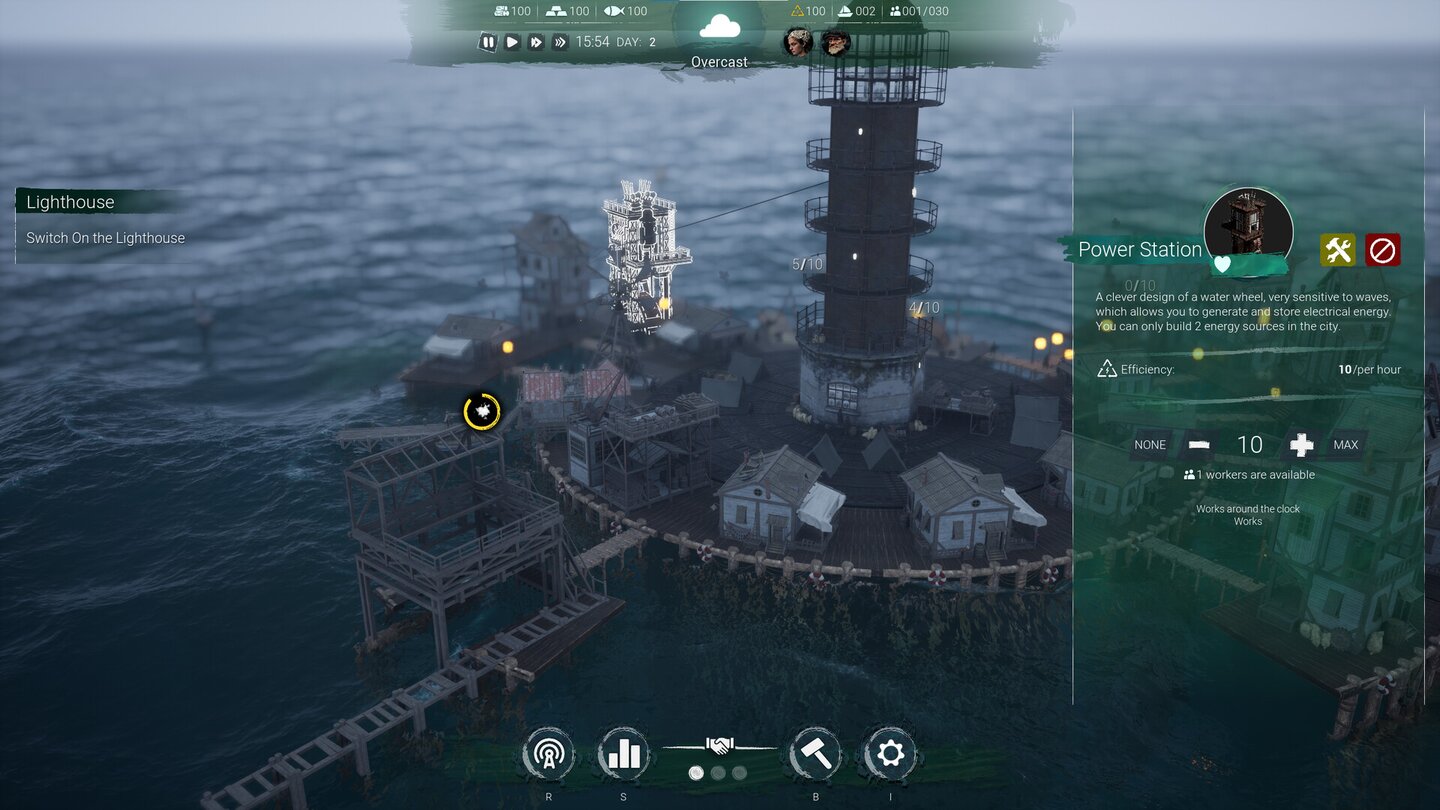
Task: Show the statistics bar chart panel
Action: 624,753
